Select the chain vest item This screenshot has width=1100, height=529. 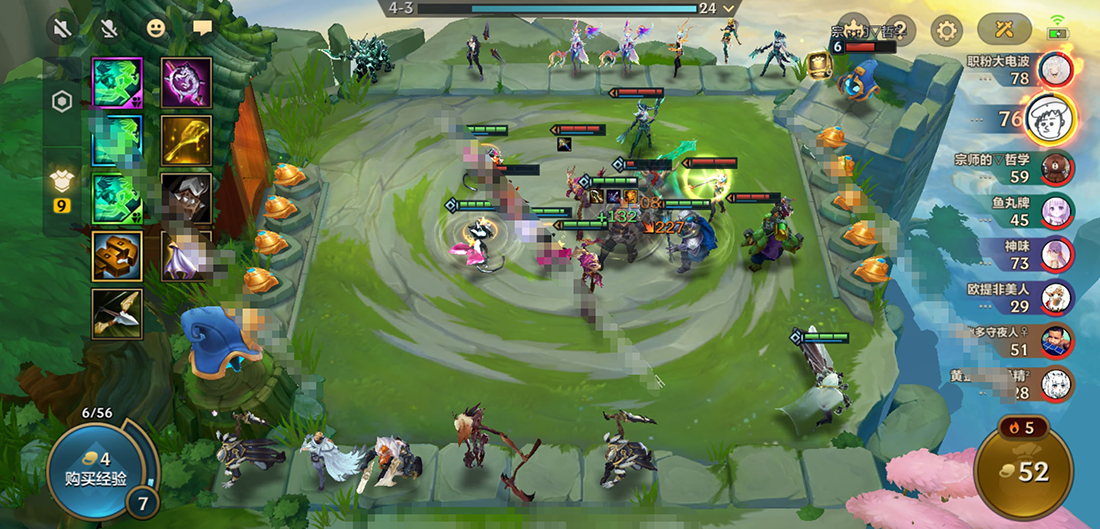pyautogui.click(x=117, y=256)
